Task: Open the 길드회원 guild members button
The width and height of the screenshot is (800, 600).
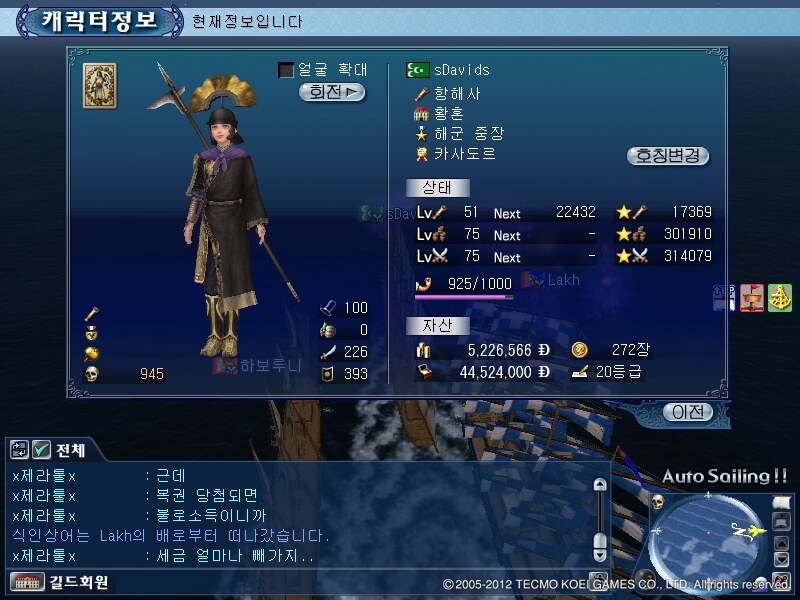Action: [x=61, y=582]
